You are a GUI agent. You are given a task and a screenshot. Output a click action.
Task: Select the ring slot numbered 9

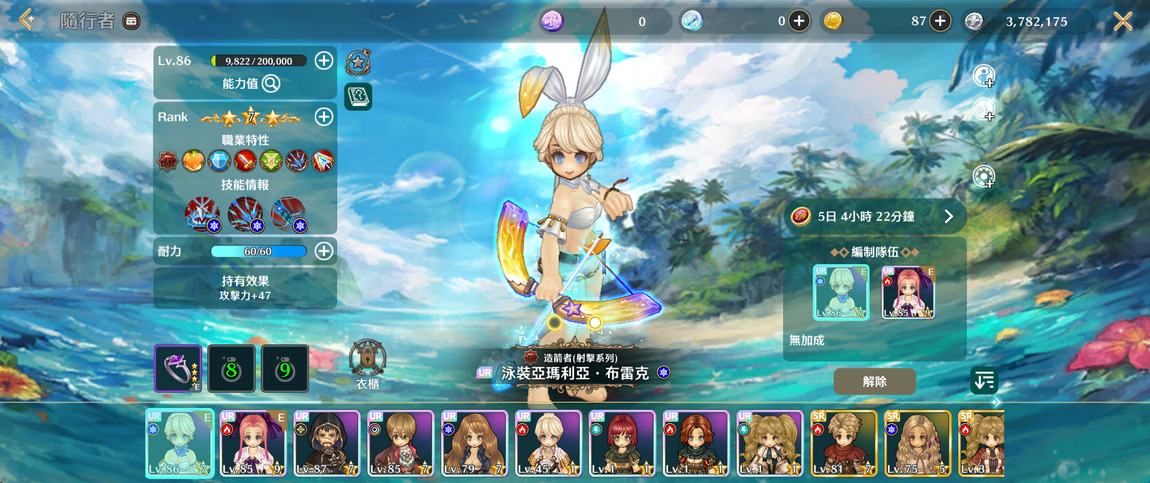pos(285,369)
